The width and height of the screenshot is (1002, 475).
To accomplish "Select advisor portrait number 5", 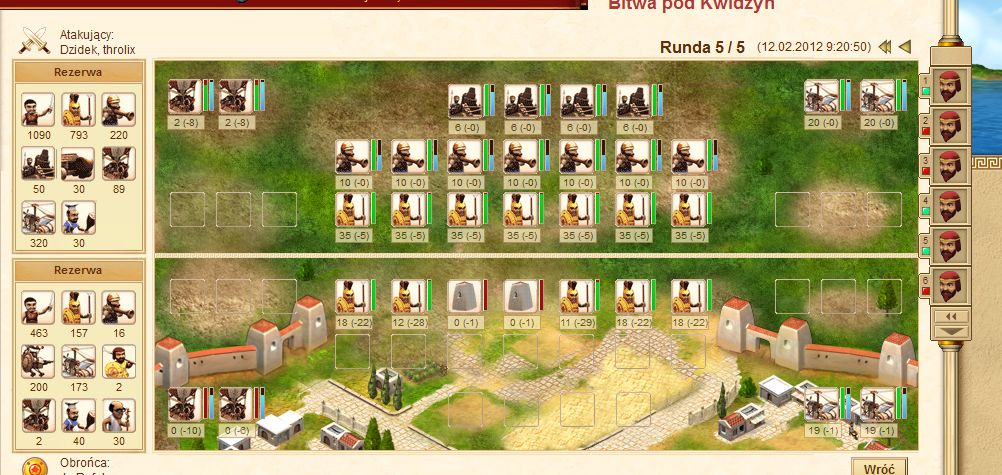I will click(949, 245).
